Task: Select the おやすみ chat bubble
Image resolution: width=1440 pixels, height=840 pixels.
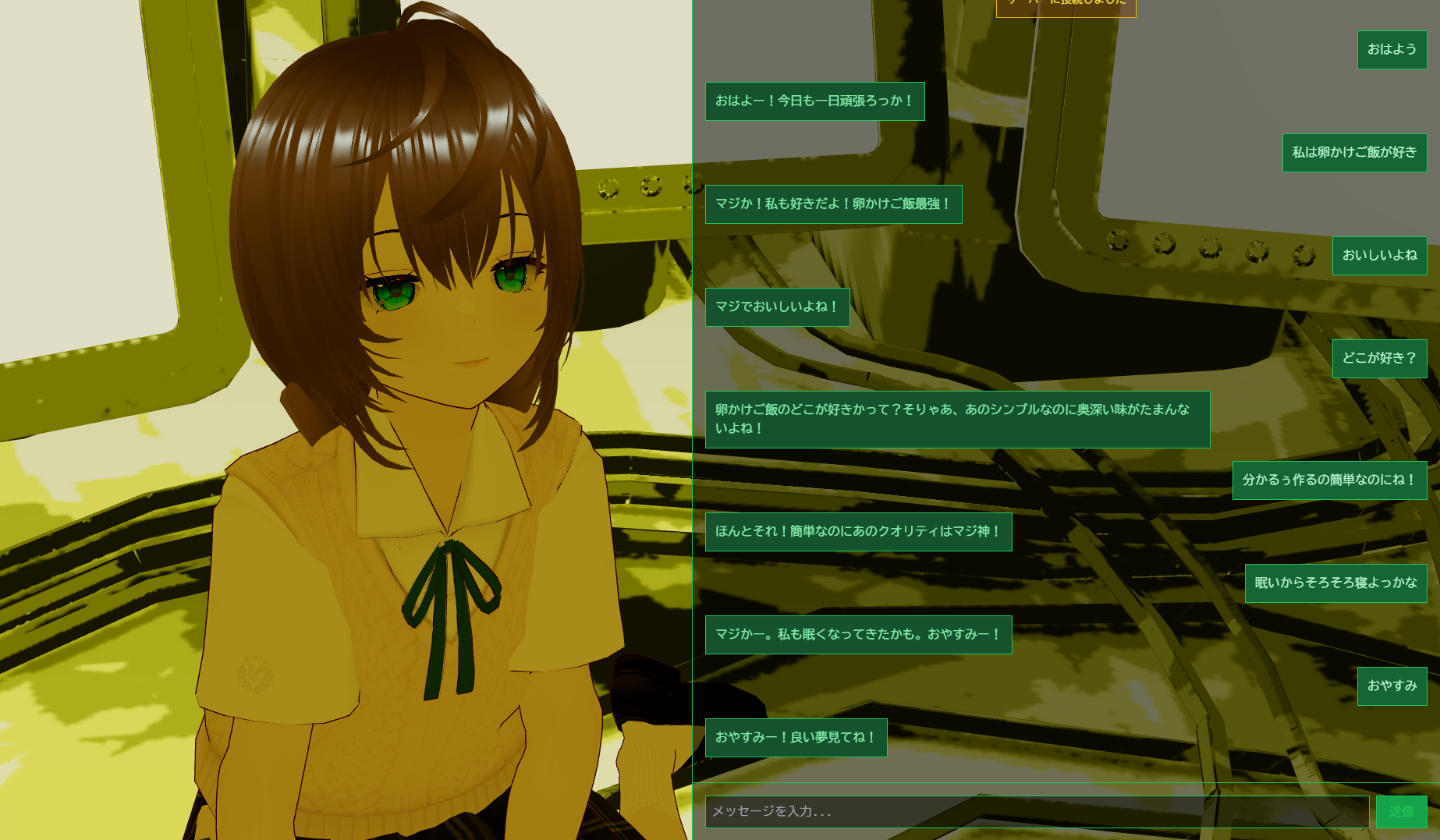Action: (1392, 686)
